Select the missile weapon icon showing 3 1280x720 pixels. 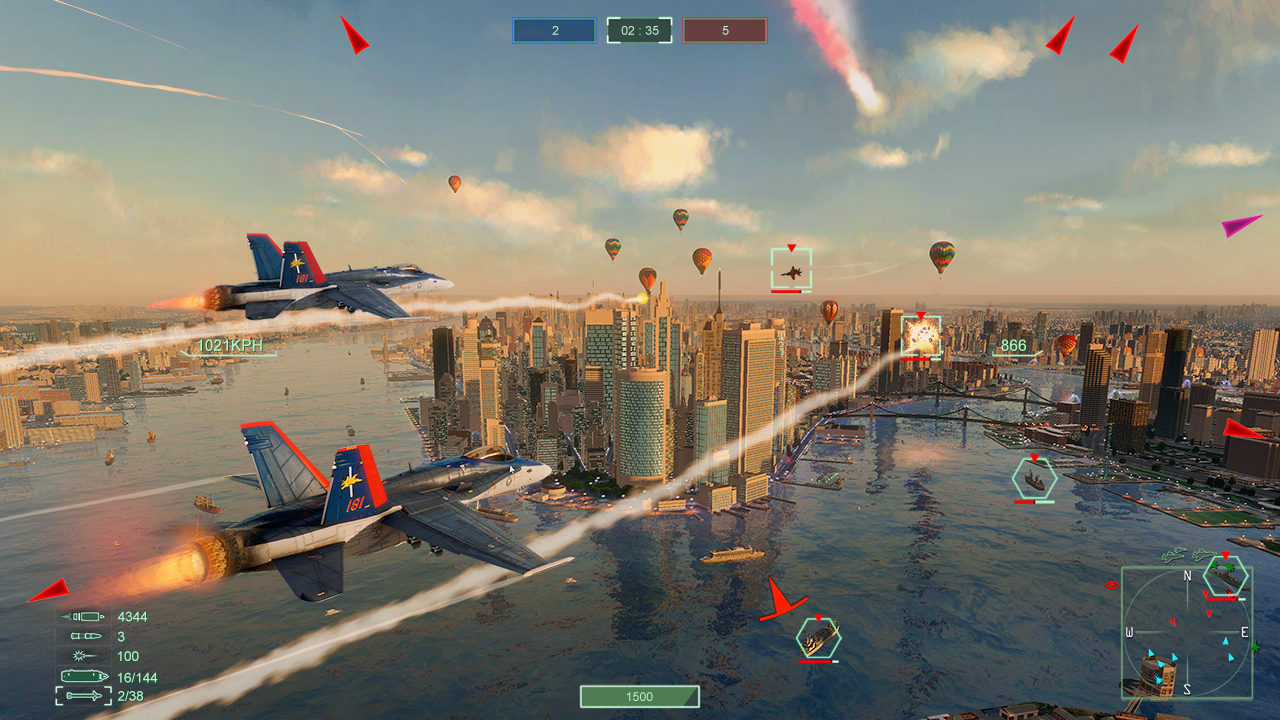tap(85, 636)
